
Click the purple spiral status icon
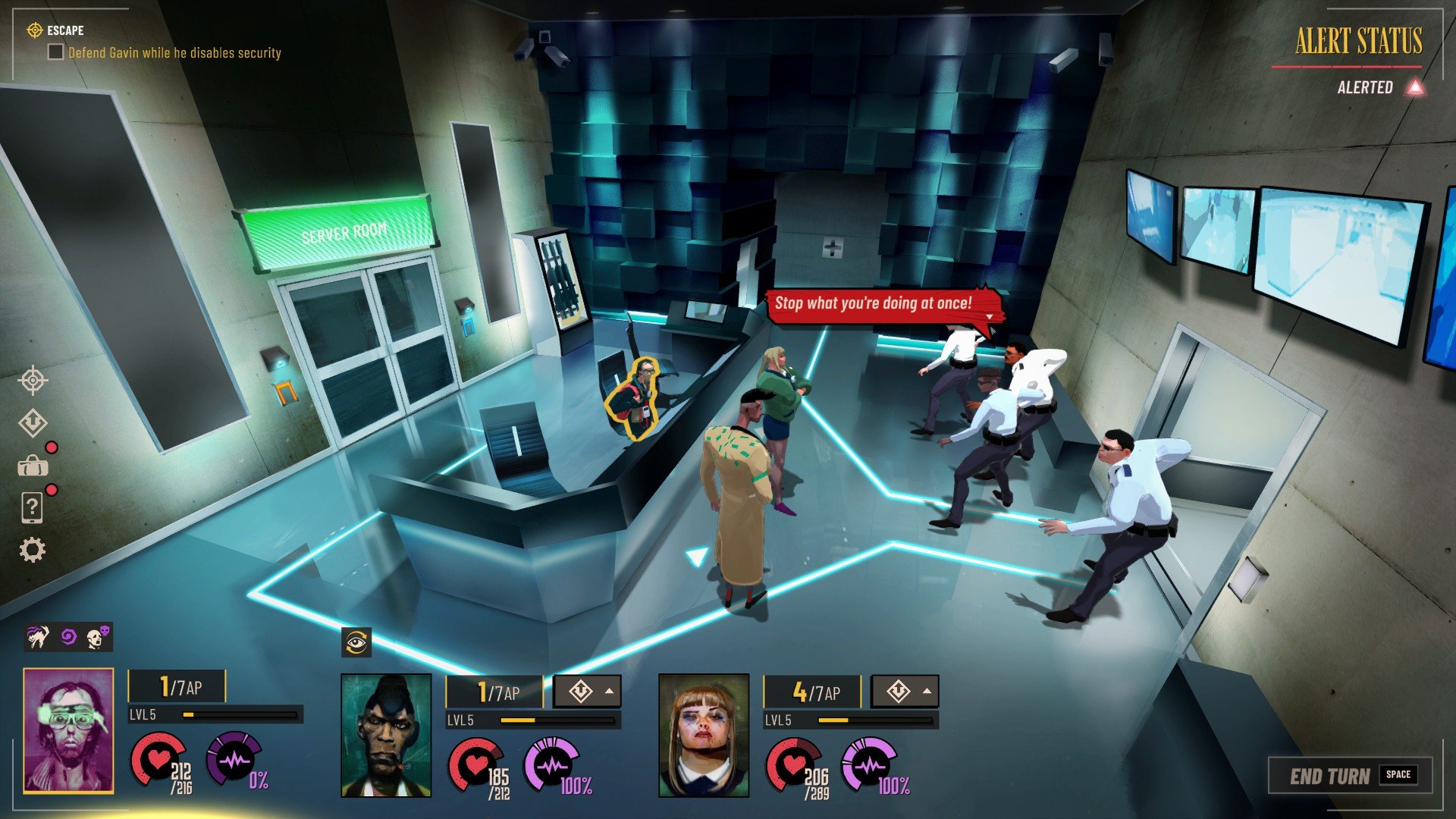[x=68, y=637]
